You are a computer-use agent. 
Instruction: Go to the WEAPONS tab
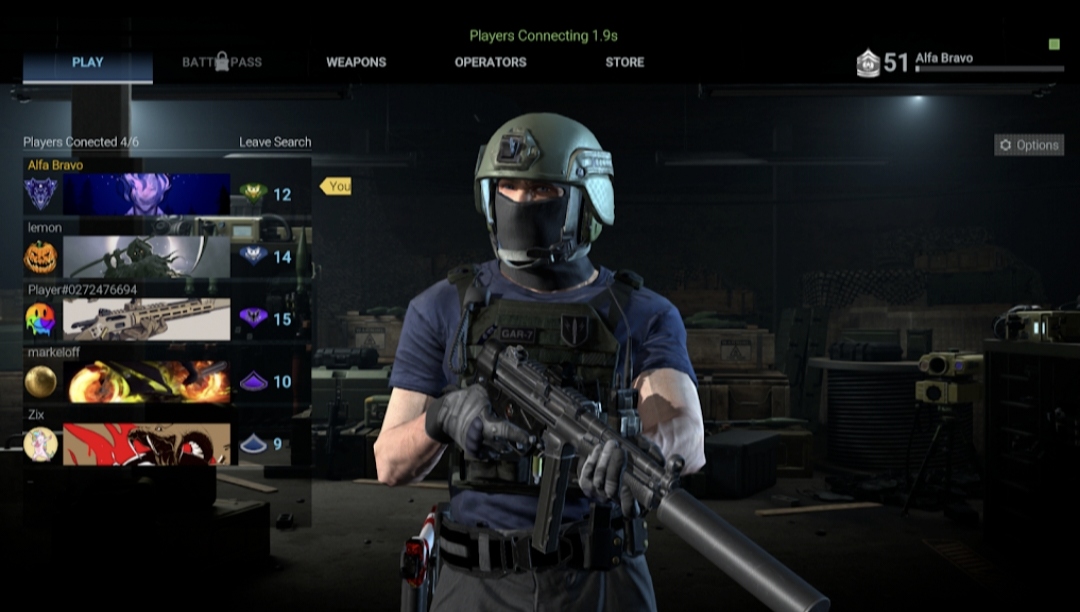356,62
